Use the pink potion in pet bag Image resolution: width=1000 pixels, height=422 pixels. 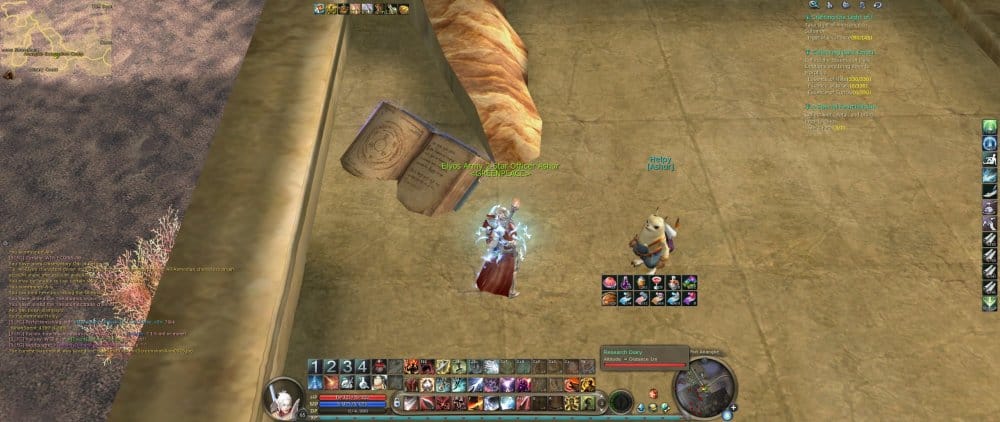[609, 283]
